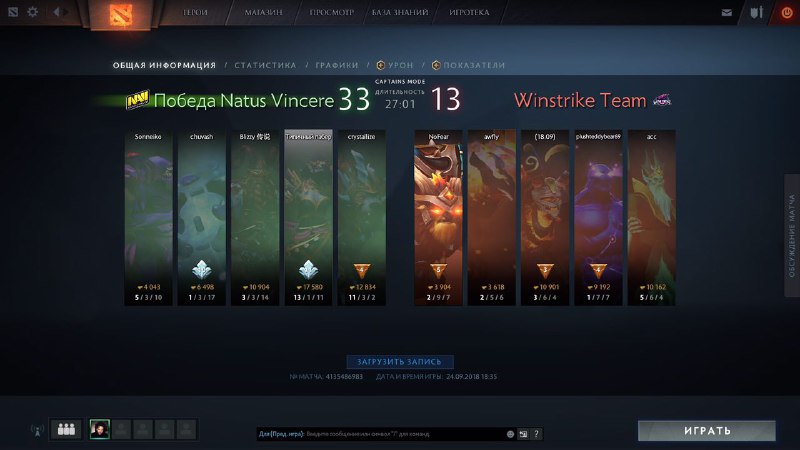The height and width of the screenshot is (450, 800).
Task: Open the mail envelope icon
Action: [x=726, y=13]
